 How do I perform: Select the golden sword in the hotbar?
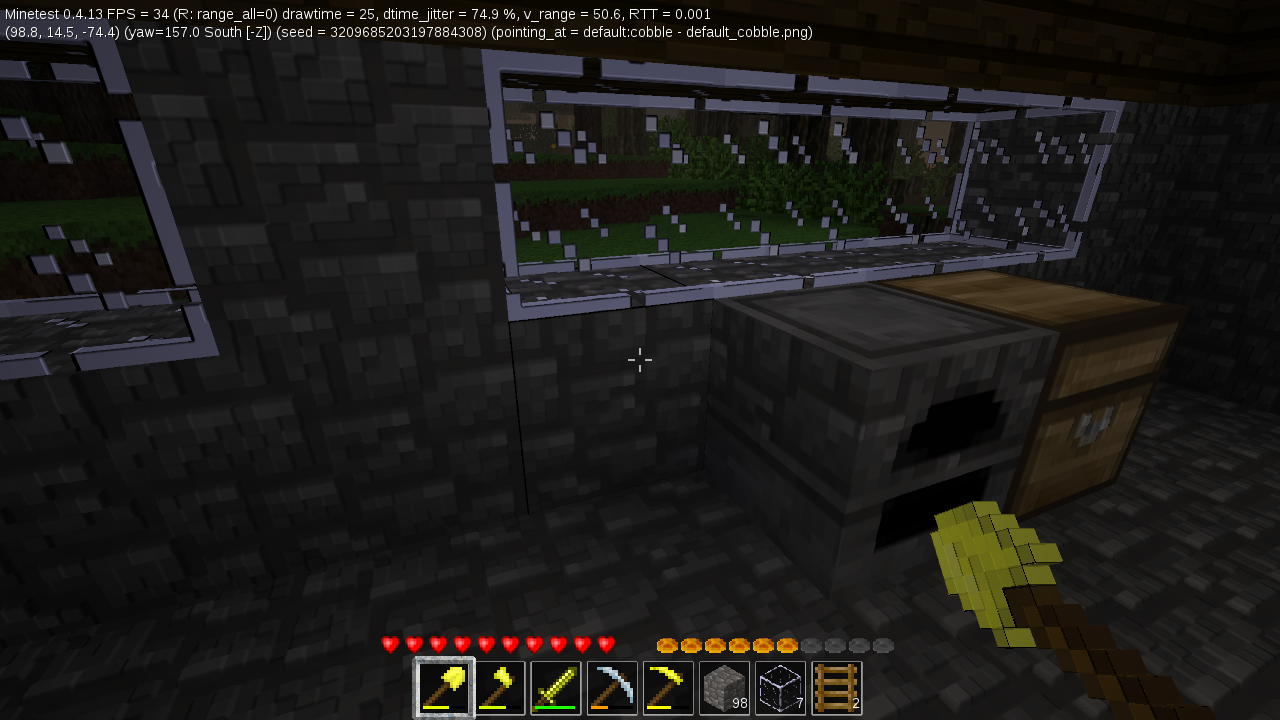(555, 687)
